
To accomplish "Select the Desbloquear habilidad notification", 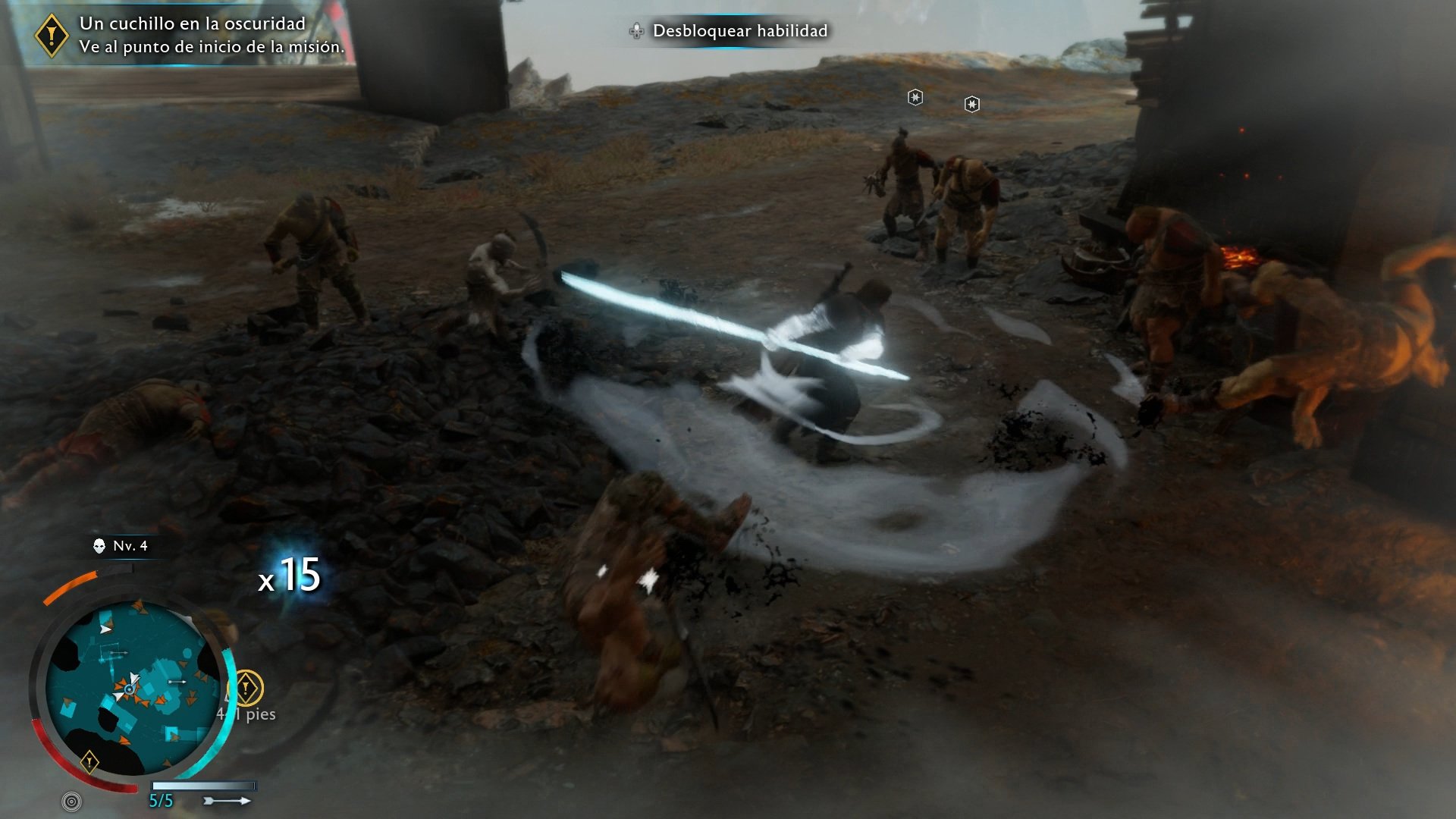I will click(730, 31).
